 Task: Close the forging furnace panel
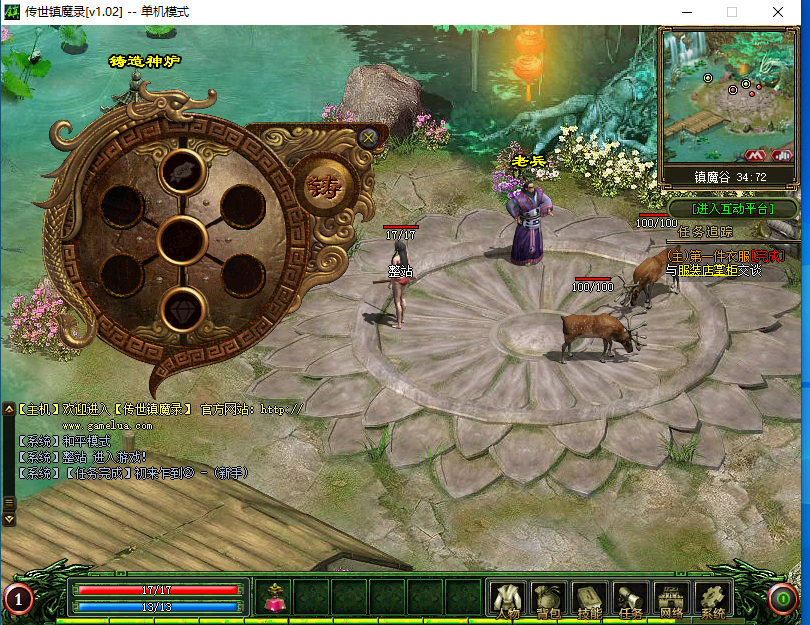point(368,138)
